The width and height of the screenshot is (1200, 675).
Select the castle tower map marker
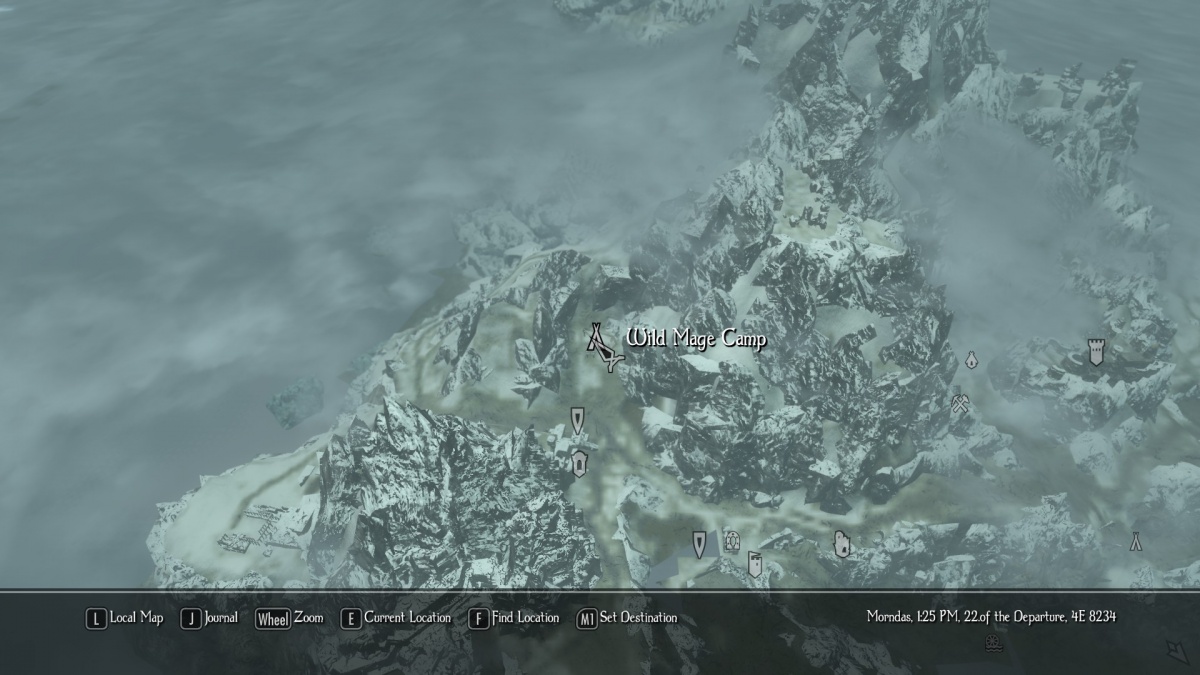pyautogui.click(x=1096, y=351)
